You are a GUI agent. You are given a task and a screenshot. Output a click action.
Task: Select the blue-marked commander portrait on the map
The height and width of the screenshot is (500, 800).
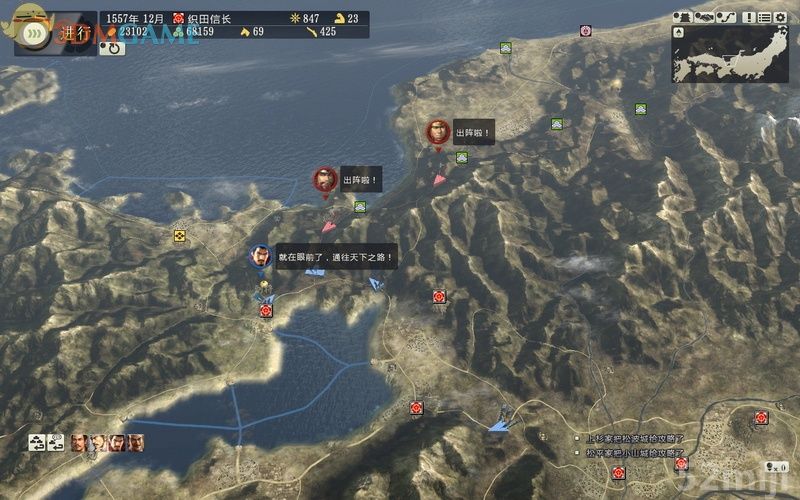coord(260,256)
